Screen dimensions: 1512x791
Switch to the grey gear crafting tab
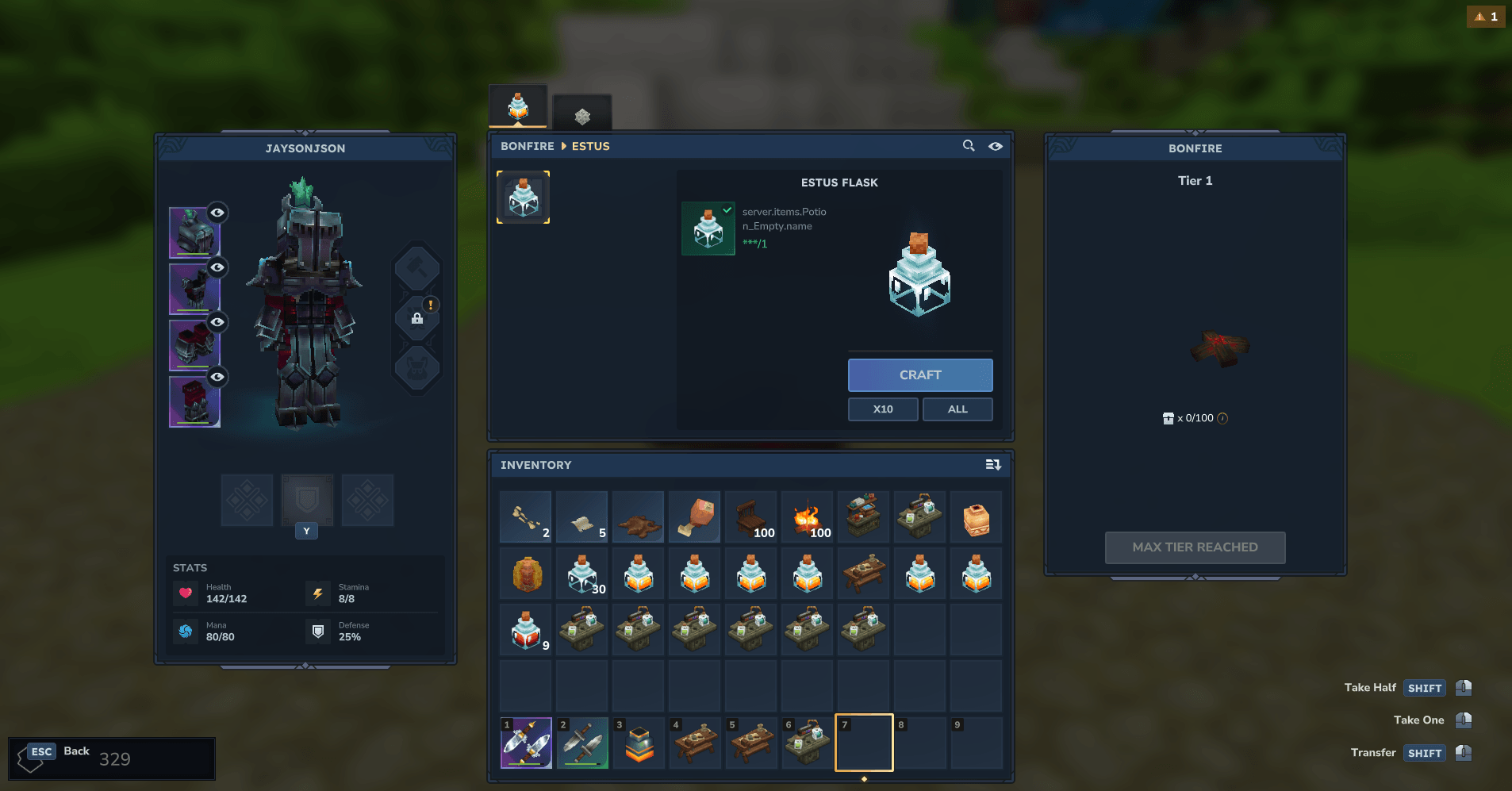tap(582, 114)
